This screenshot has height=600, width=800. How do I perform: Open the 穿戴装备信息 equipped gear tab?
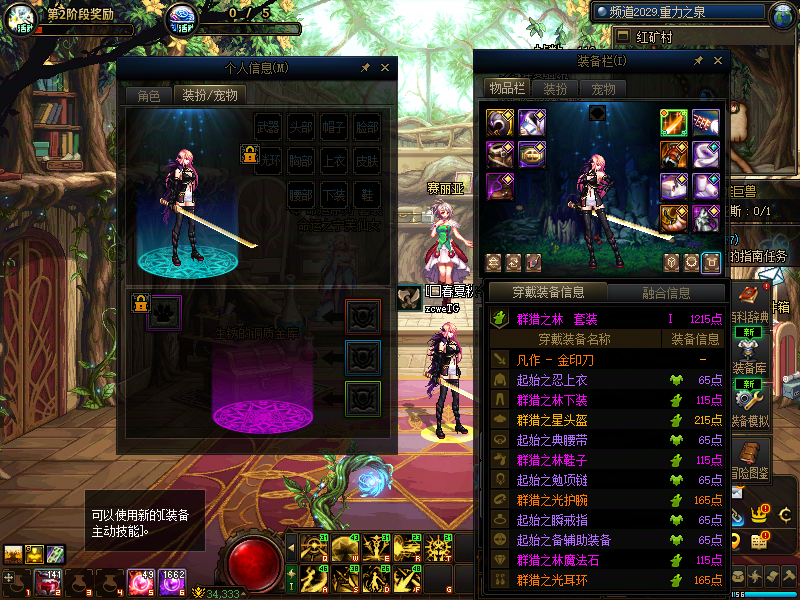click(x=547, y=293)
